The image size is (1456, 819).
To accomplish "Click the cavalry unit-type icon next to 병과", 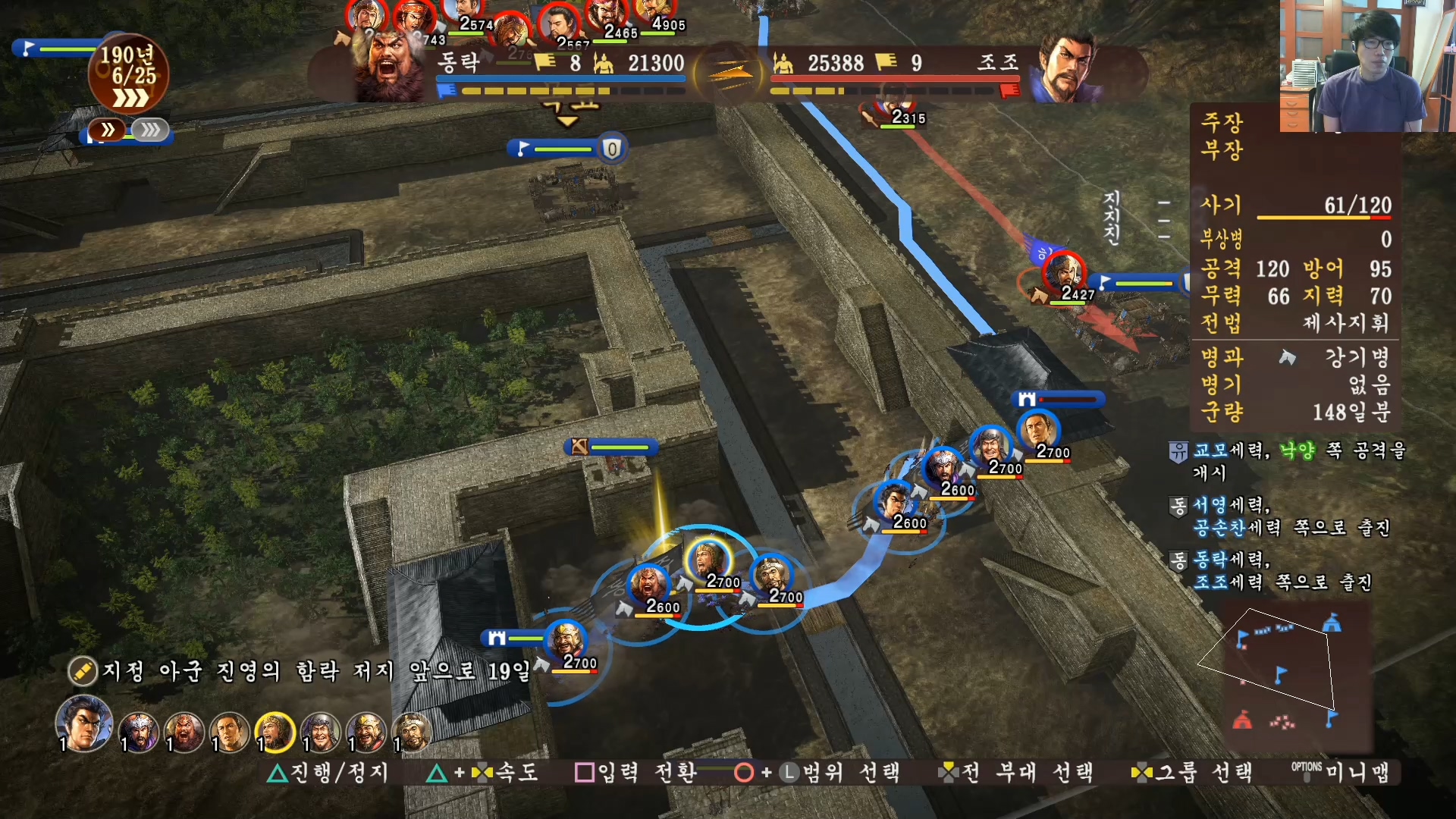I will [x=1286, y=359].
